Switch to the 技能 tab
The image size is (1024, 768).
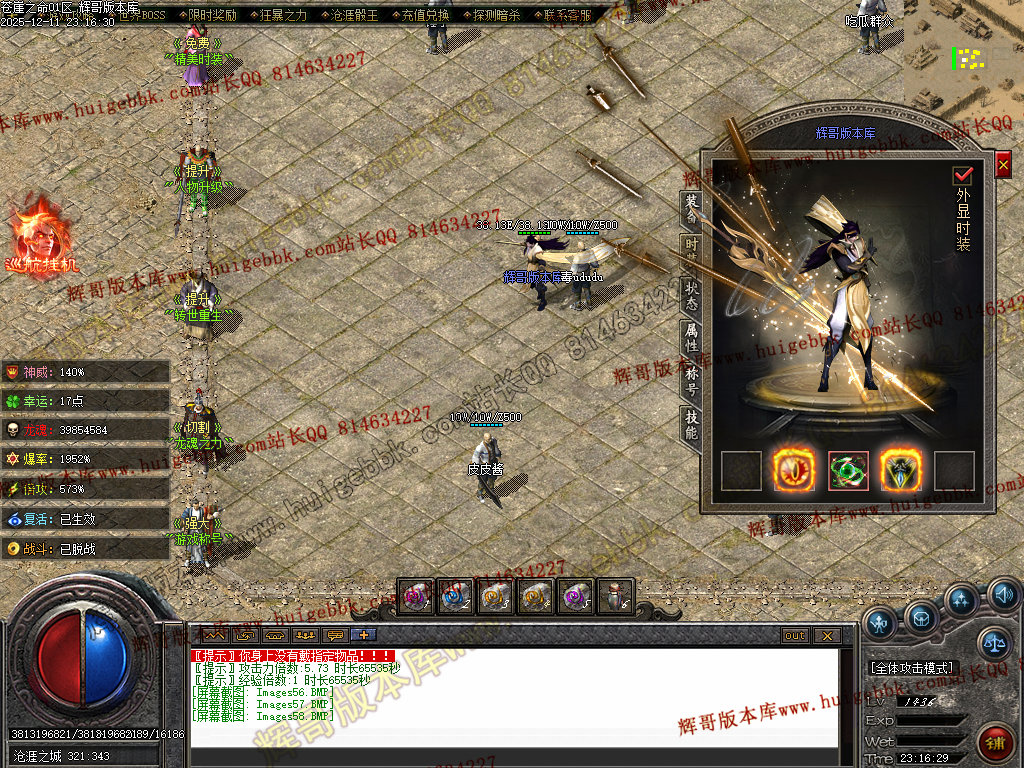click(691, 424)
